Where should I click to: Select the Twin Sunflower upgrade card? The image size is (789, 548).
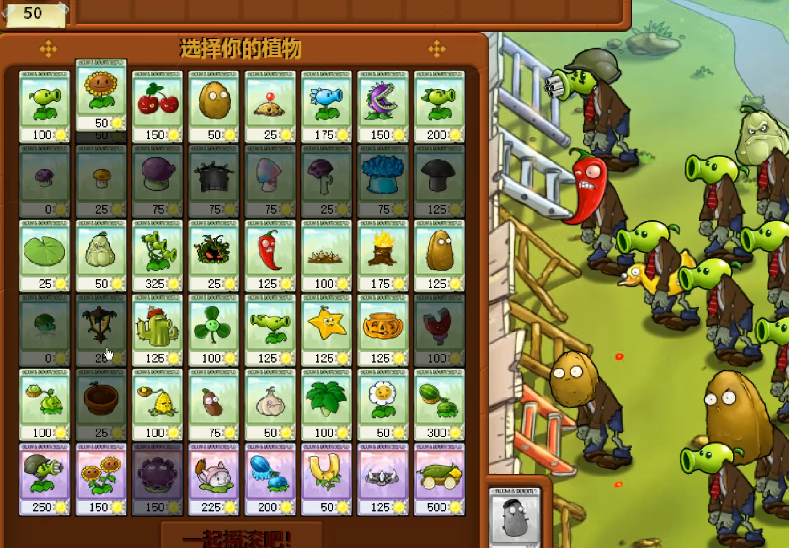coord(101,479)
